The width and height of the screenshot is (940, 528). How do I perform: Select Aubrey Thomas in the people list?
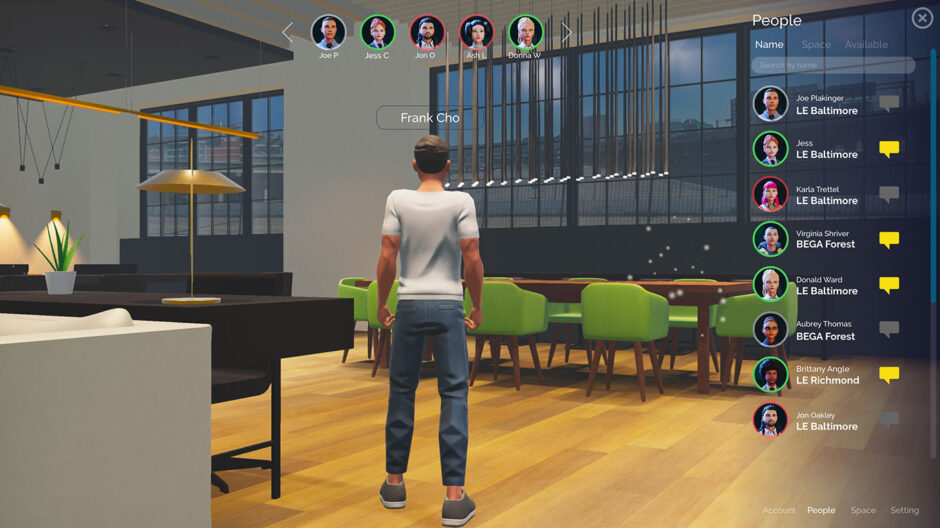(x=826, y=330)
